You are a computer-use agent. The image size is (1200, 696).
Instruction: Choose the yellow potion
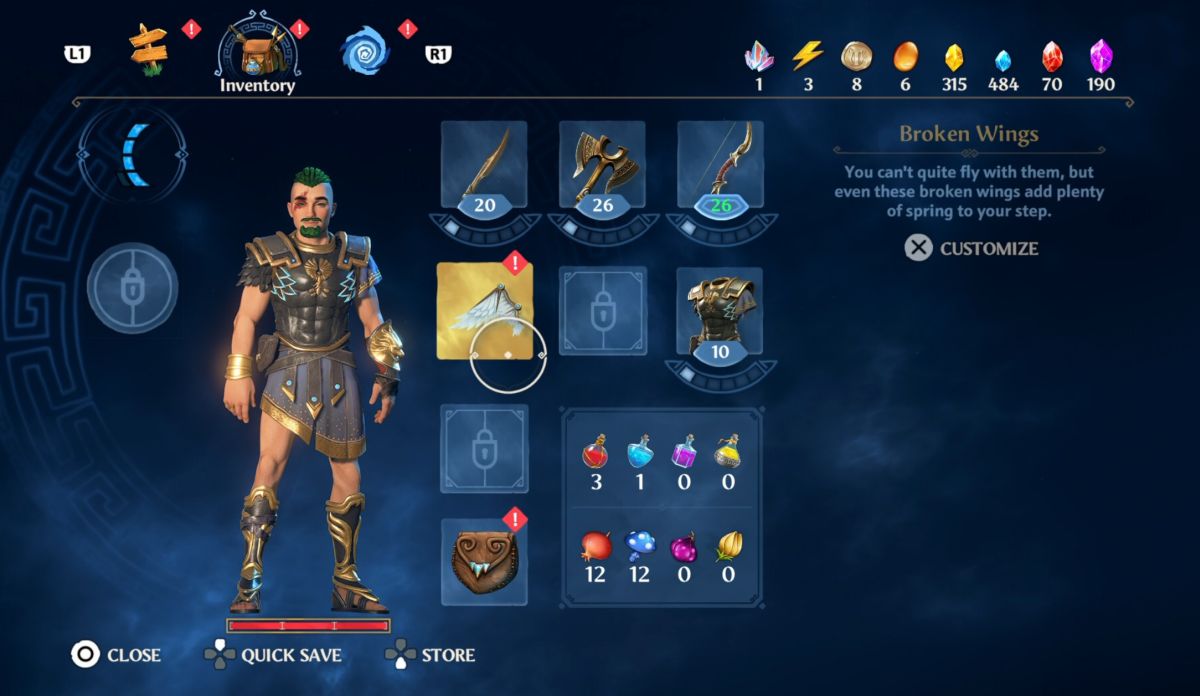[727, 456]
